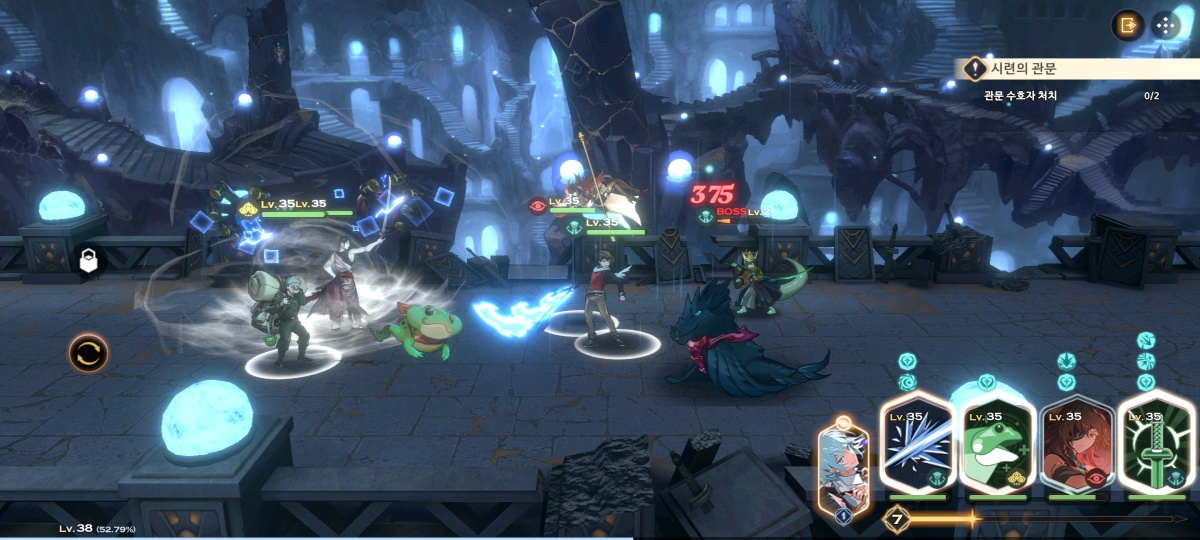The image size is (1200, 540).
Task: Toggle the white lock icon
Action: [x=89, y=262]
